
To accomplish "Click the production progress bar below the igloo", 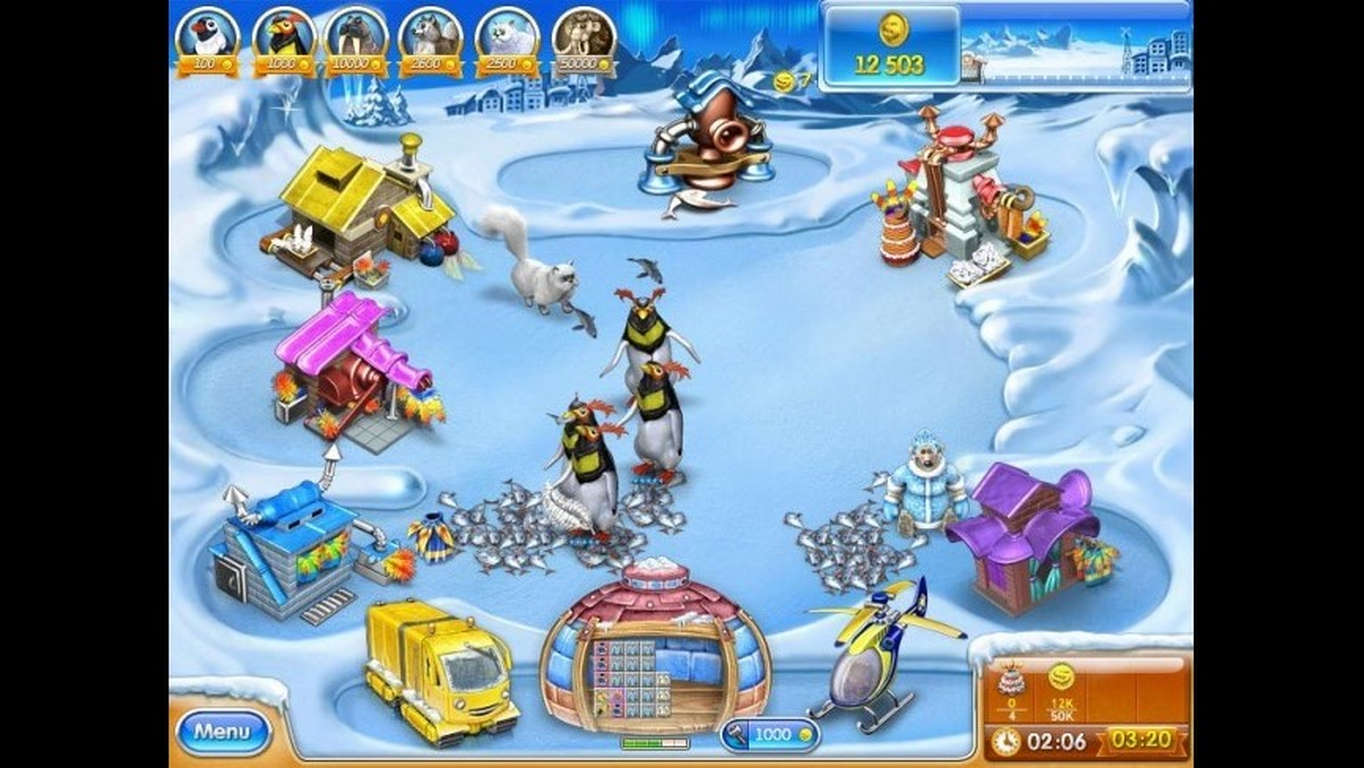I will coord(655,743).
